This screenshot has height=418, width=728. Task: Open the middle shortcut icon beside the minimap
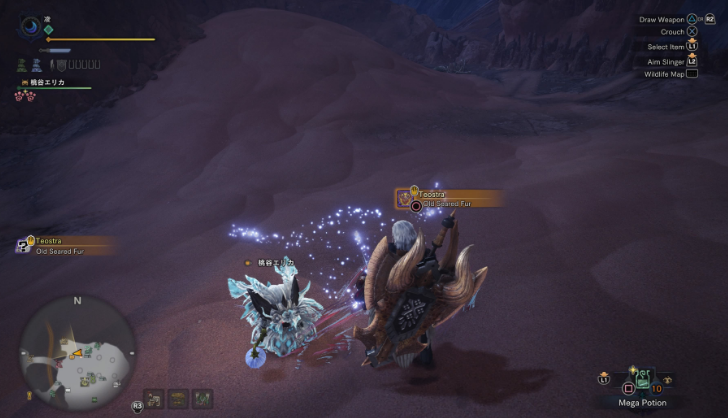(177, 399)
